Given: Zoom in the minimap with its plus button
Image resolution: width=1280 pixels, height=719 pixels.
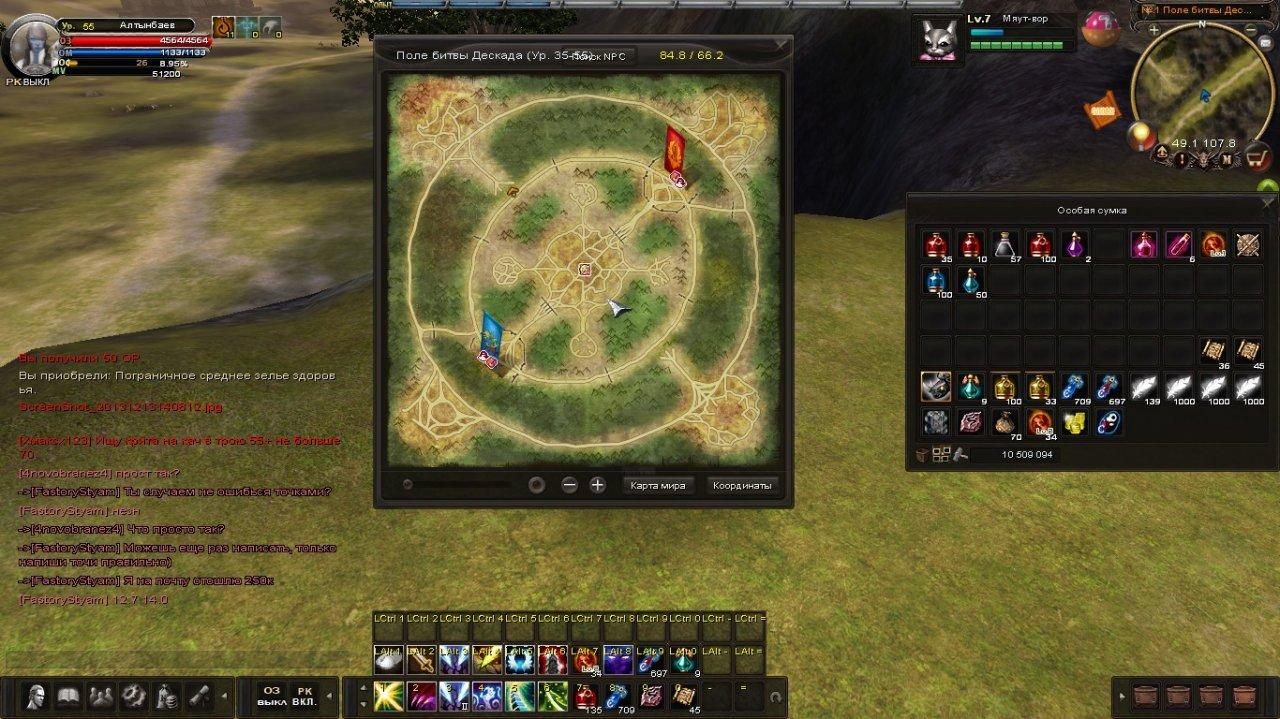Looking at the screenshot, I should (1154, 31).
